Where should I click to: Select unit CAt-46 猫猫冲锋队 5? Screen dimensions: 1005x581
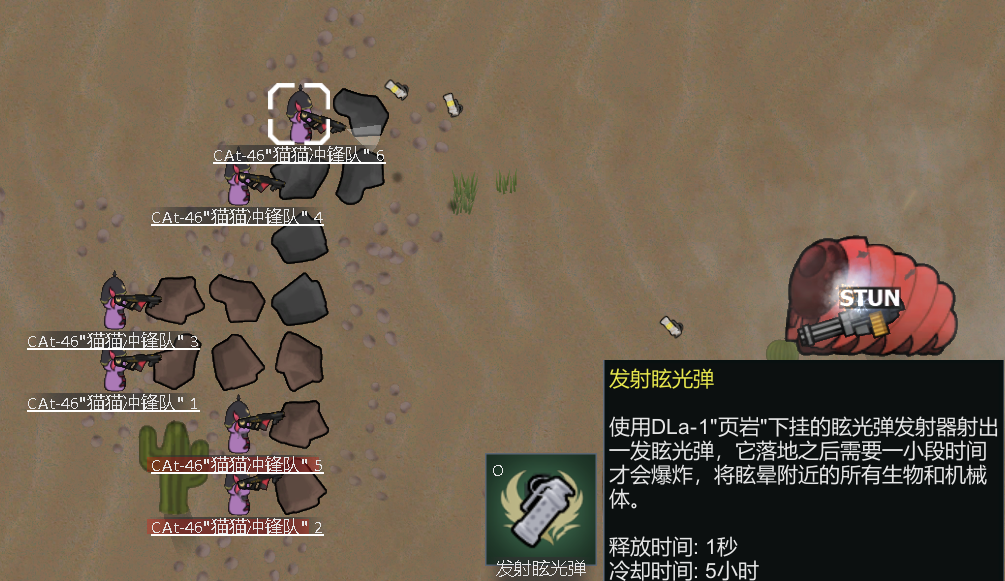click(238, 427)
